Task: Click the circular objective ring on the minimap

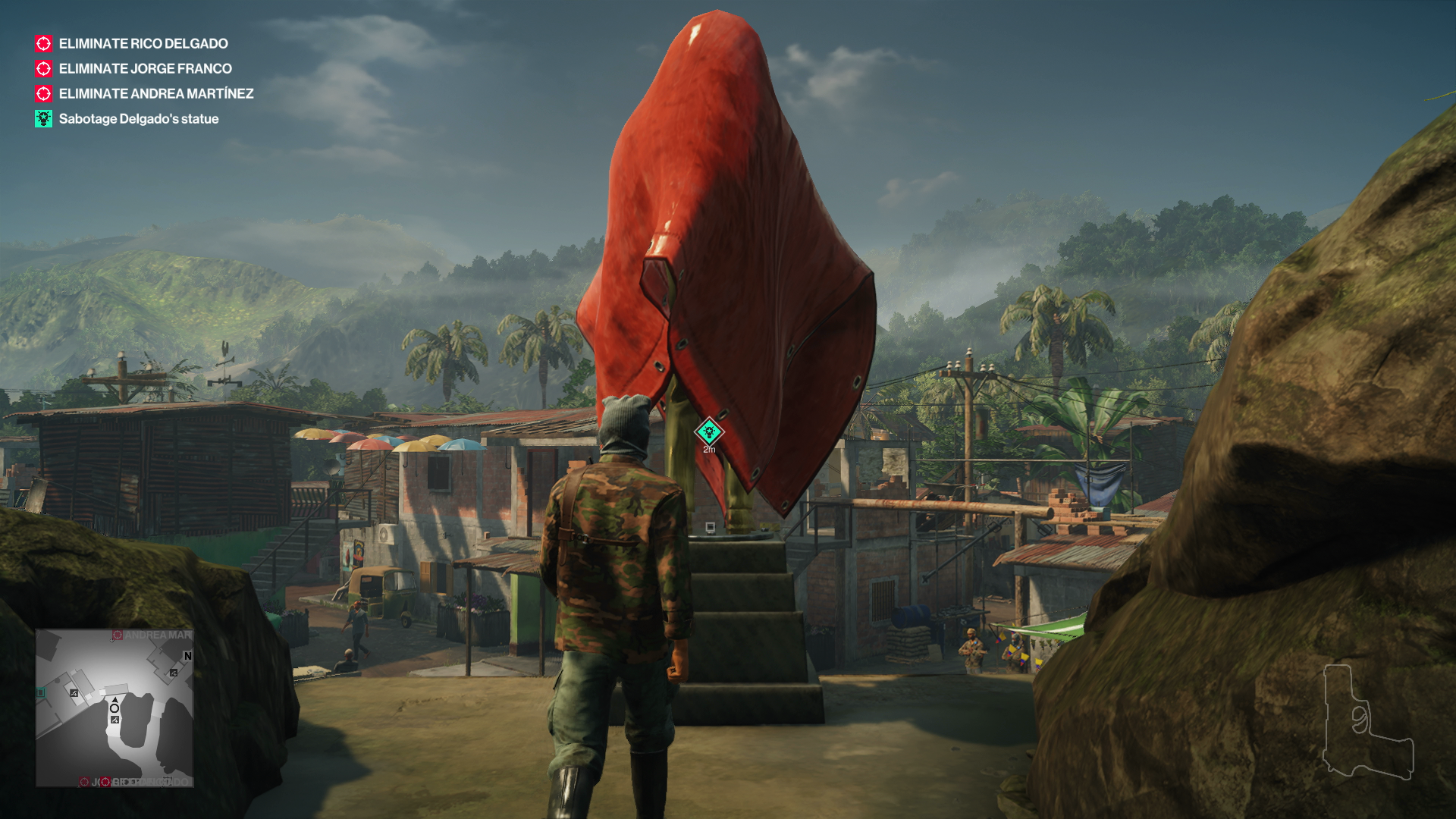Action: click(x=114, y=708)
